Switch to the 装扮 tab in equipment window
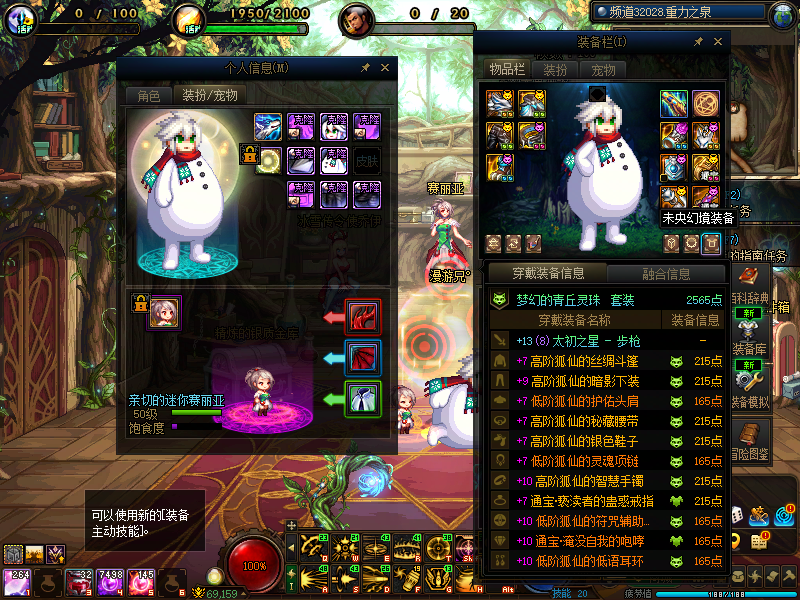The width and height of the screenshot is (800, 600). (555, 70)
